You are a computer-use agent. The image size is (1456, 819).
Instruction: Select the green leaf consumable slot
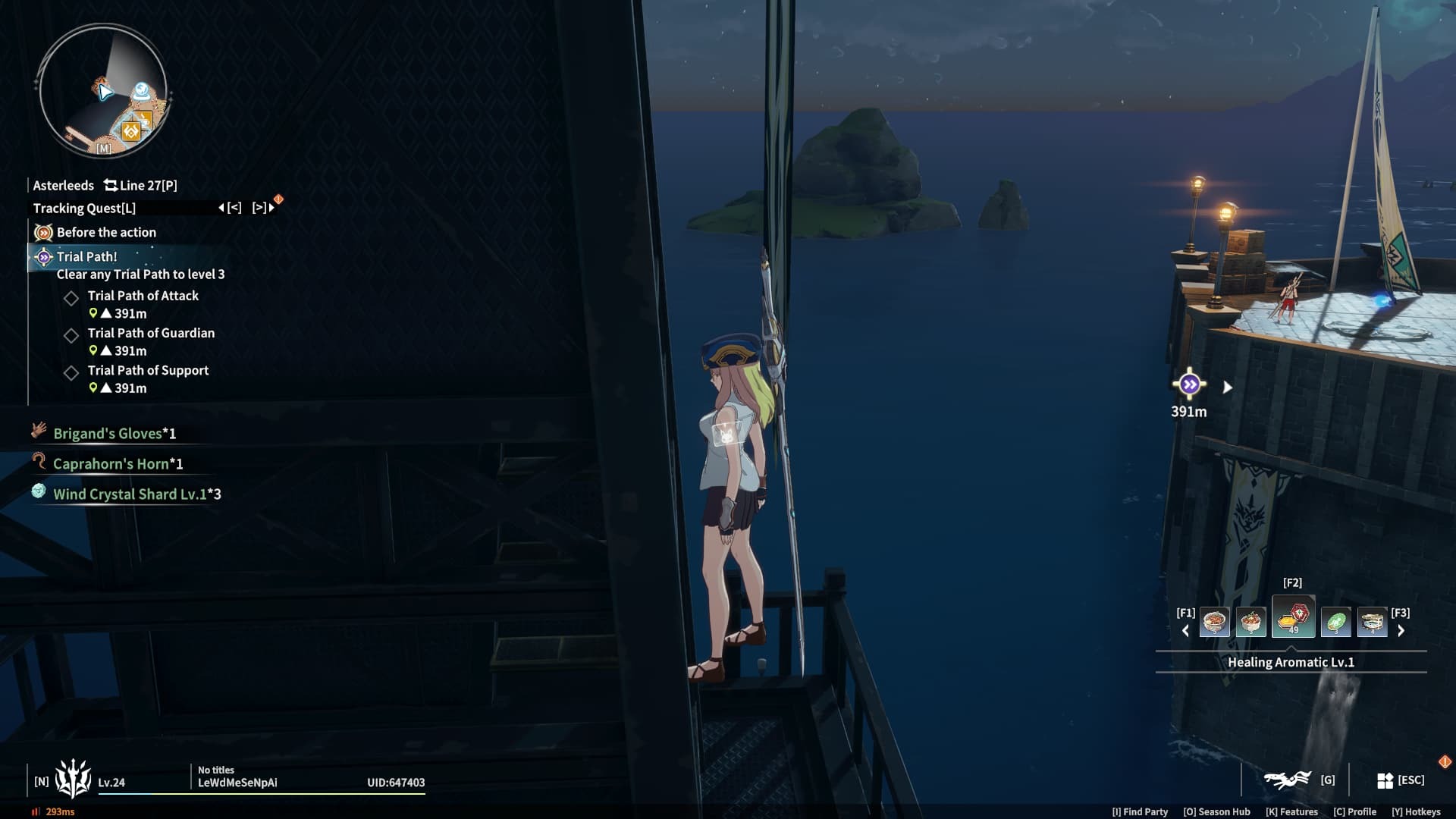point(1335,623)
